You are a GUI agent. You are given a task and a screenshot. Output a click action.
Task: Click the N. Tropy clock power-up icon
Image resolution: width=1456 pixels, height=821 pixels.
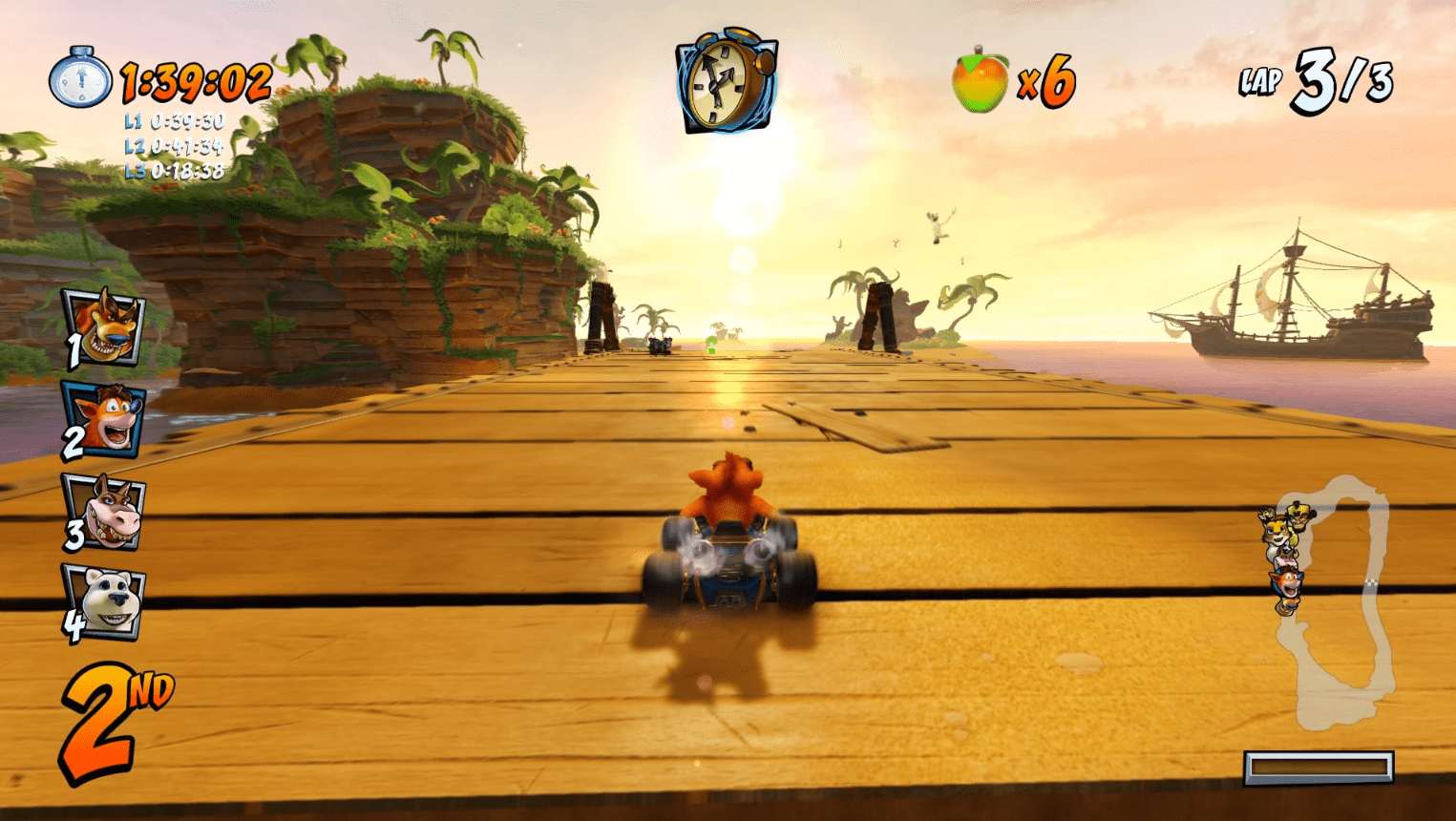727,80
